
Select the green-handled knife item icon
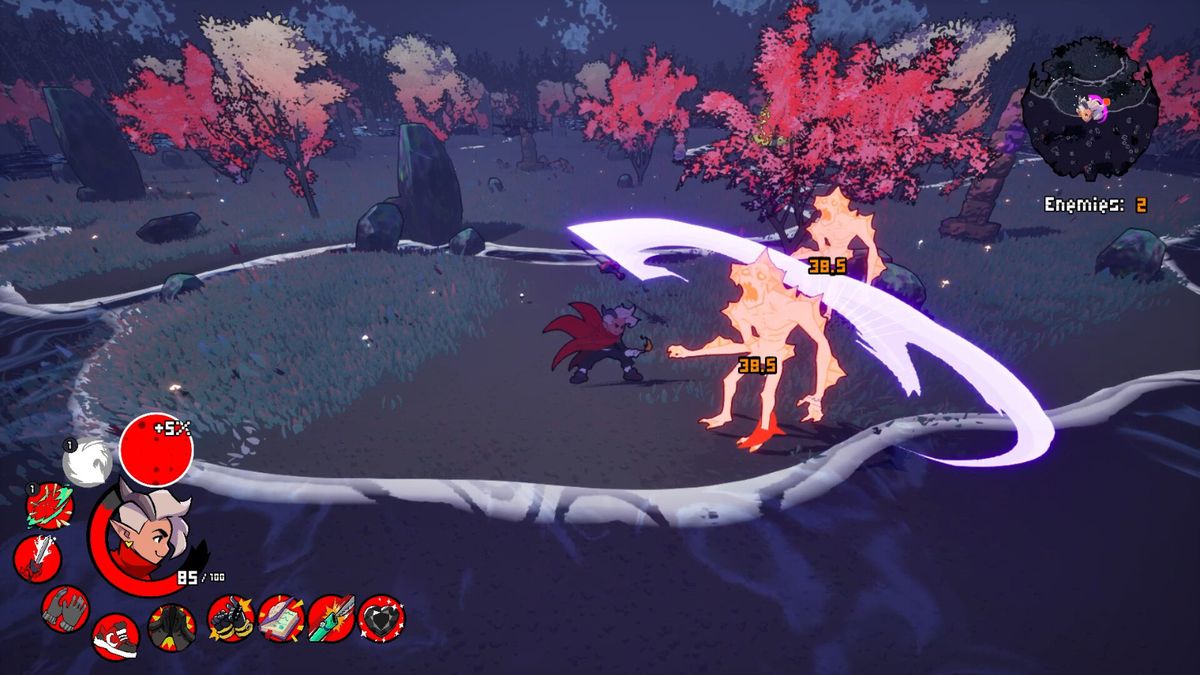[x=331, y=618]
